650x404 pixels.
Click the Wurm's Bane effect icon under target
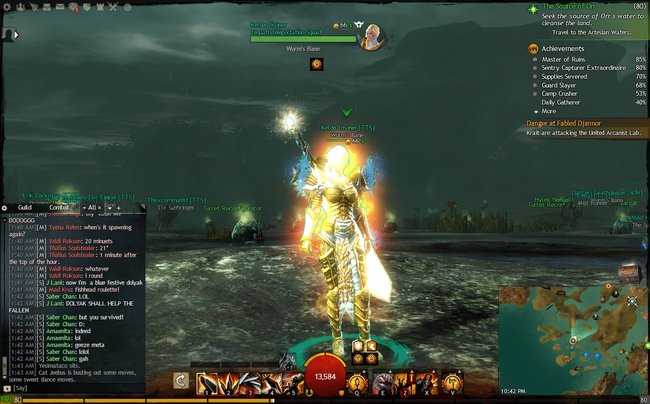tap(317, 64)
